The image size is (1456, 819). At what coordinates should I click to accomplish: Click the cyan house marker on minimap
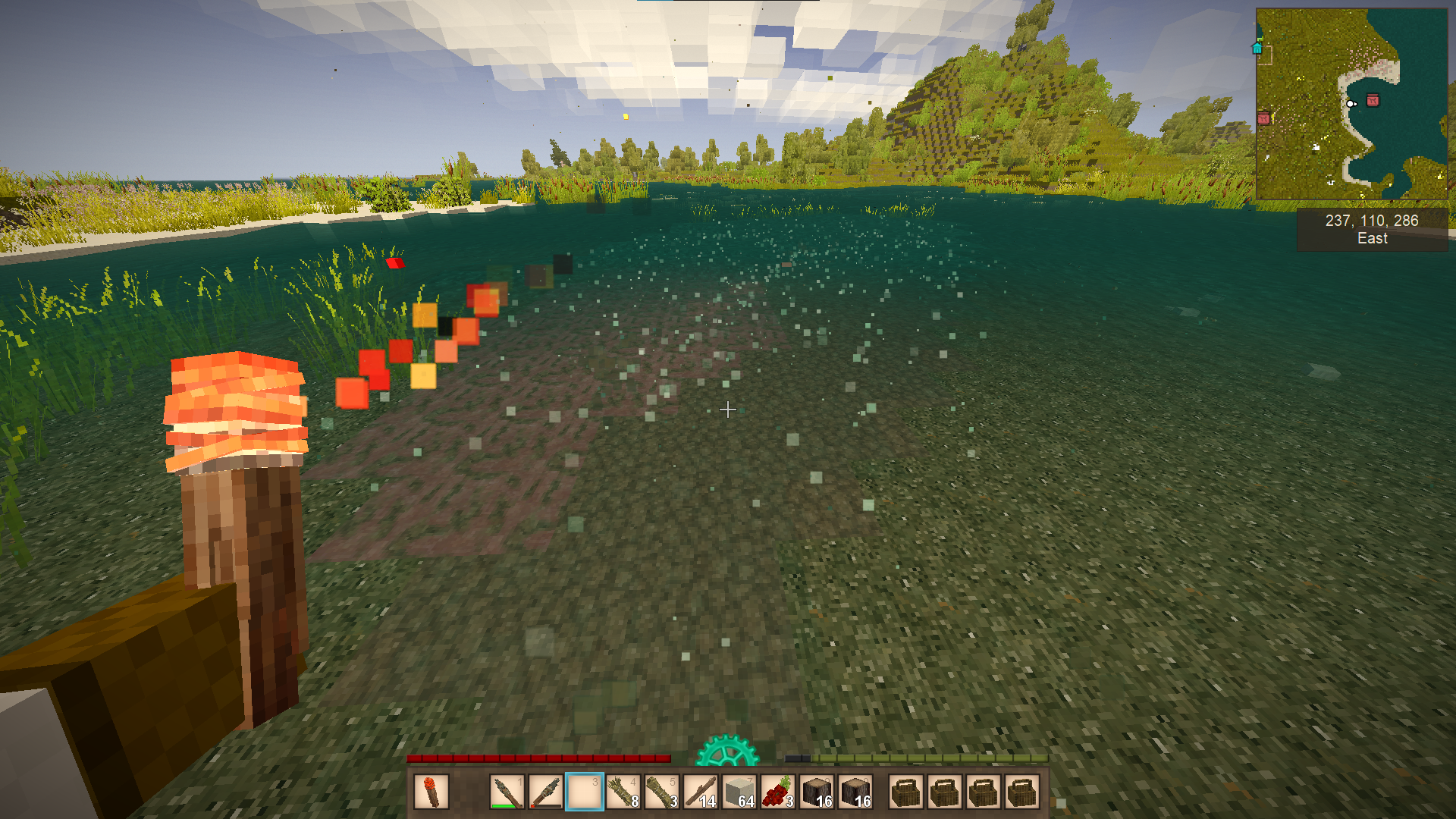[x=1257, y=49]
